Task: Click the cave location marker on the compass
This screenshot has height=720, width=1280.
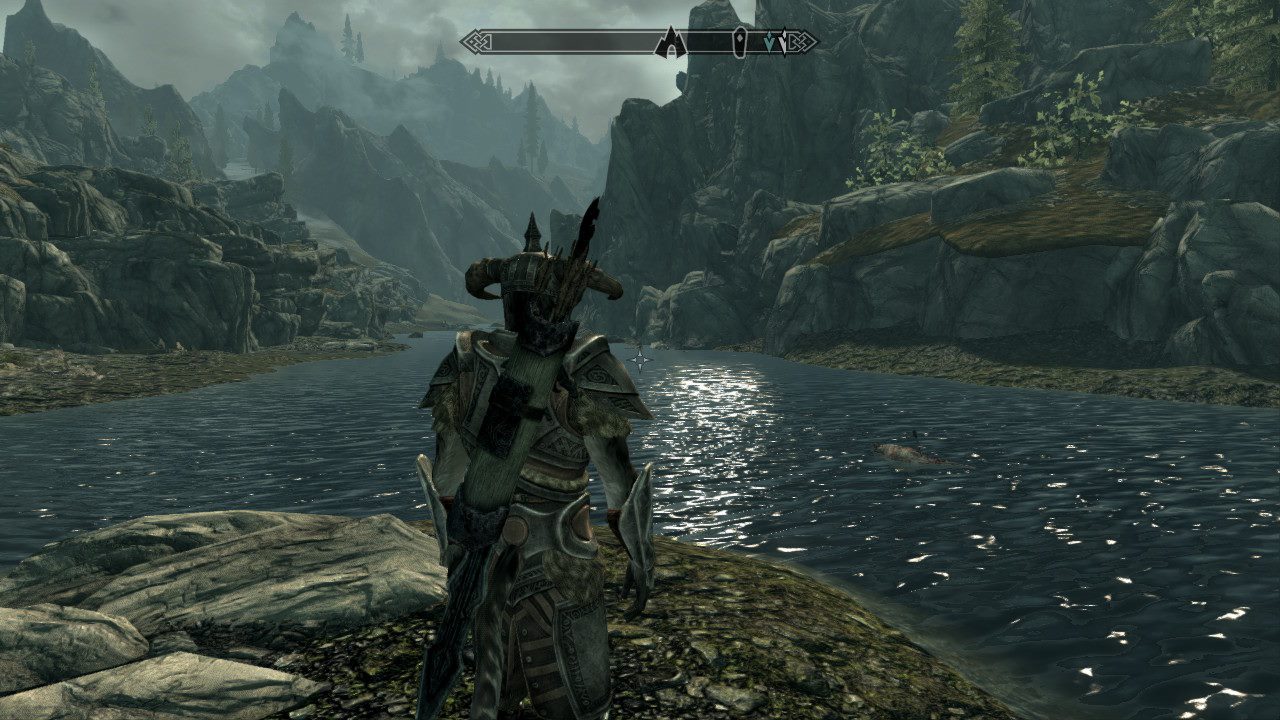Action: point(668,43)
